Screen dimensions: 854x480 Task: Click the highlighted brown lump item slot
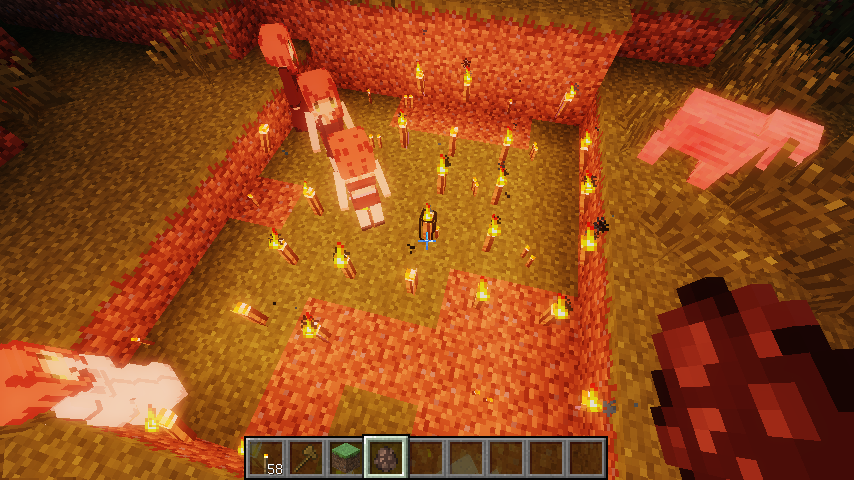[x=385, y=458]
